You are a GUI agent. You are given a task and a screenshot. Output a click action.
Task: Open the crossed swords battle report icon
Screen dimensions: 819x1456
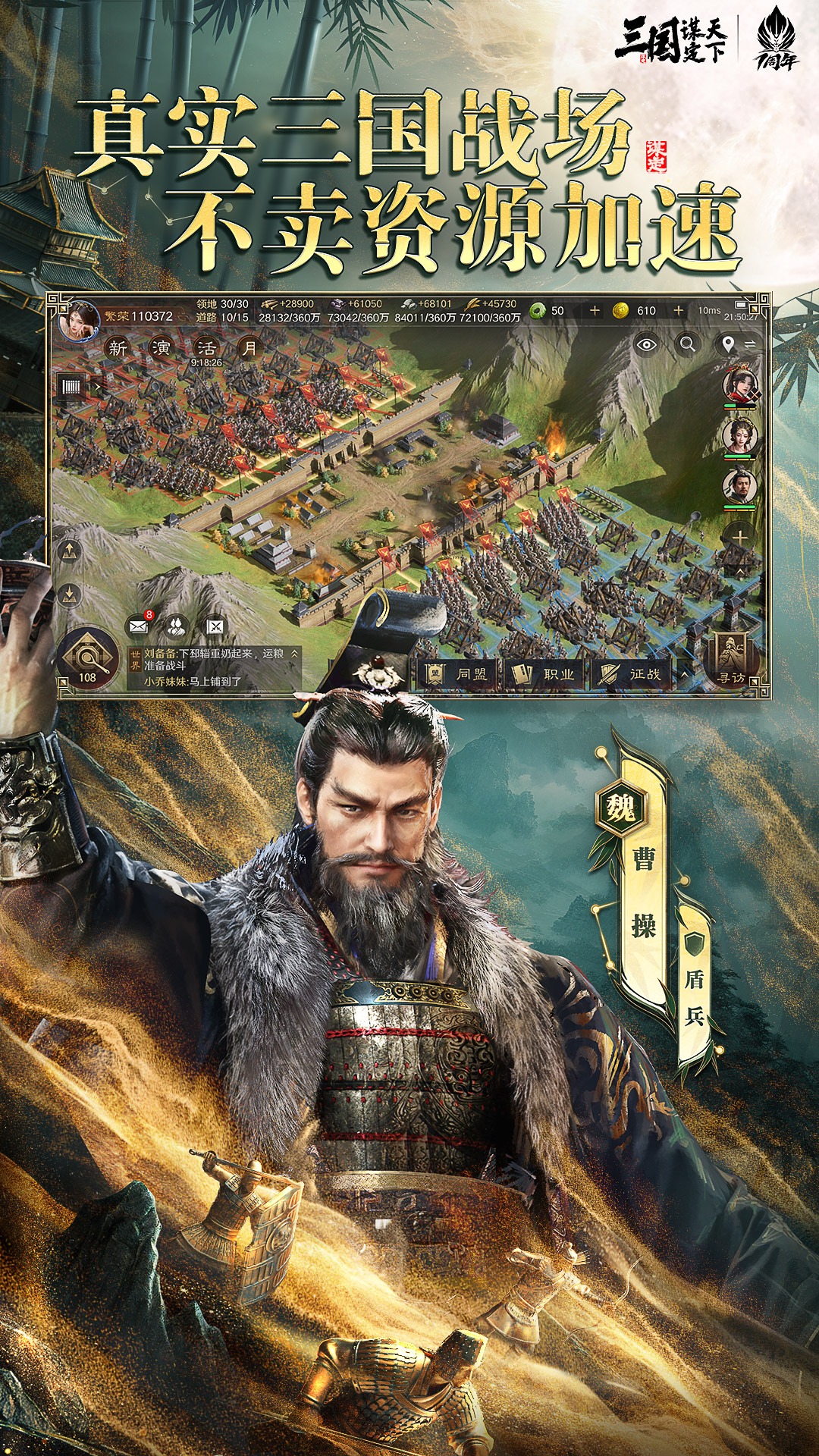pos(216,626)
